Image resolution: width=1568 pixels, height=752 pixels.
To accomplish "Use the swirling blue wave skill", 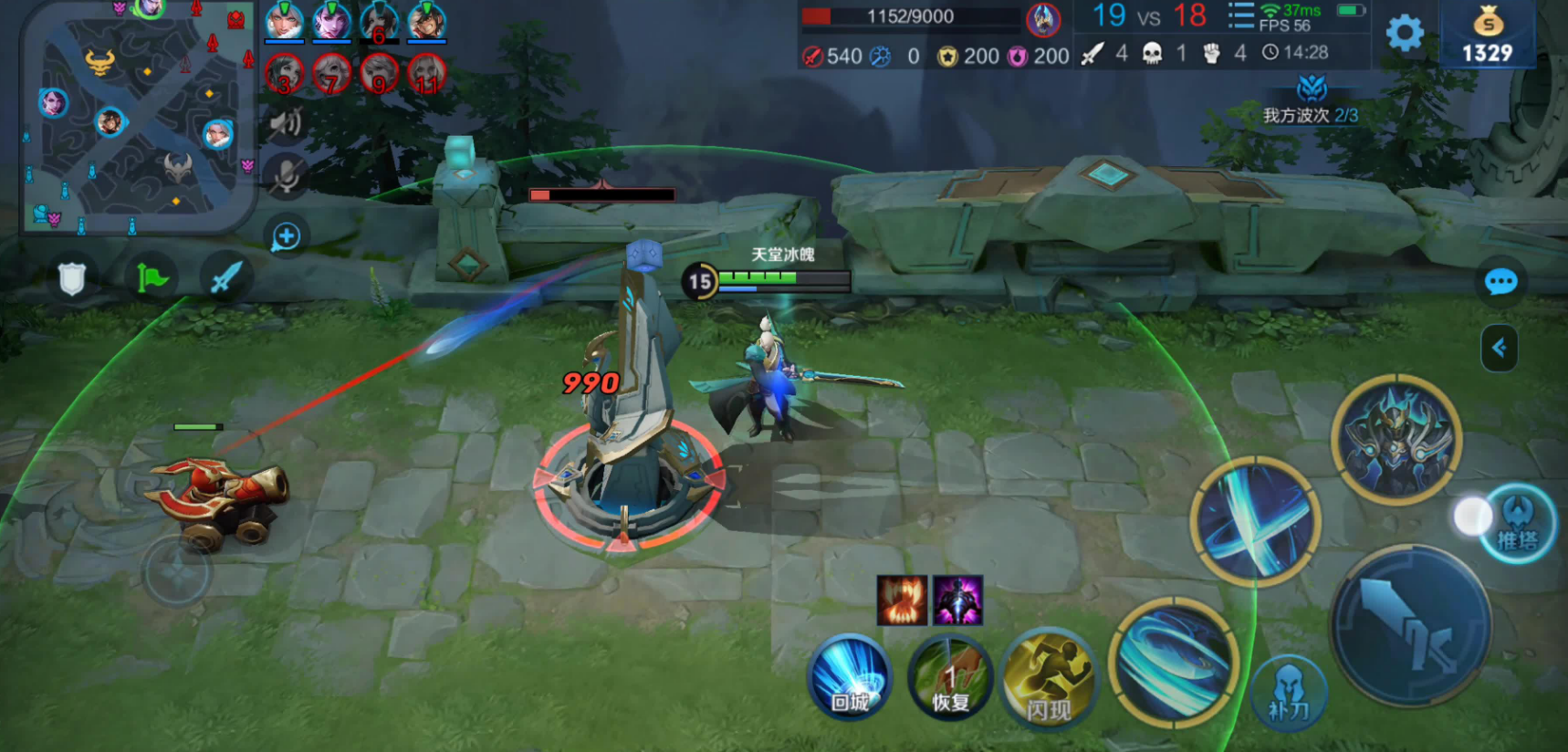I will pos(1174,663).
